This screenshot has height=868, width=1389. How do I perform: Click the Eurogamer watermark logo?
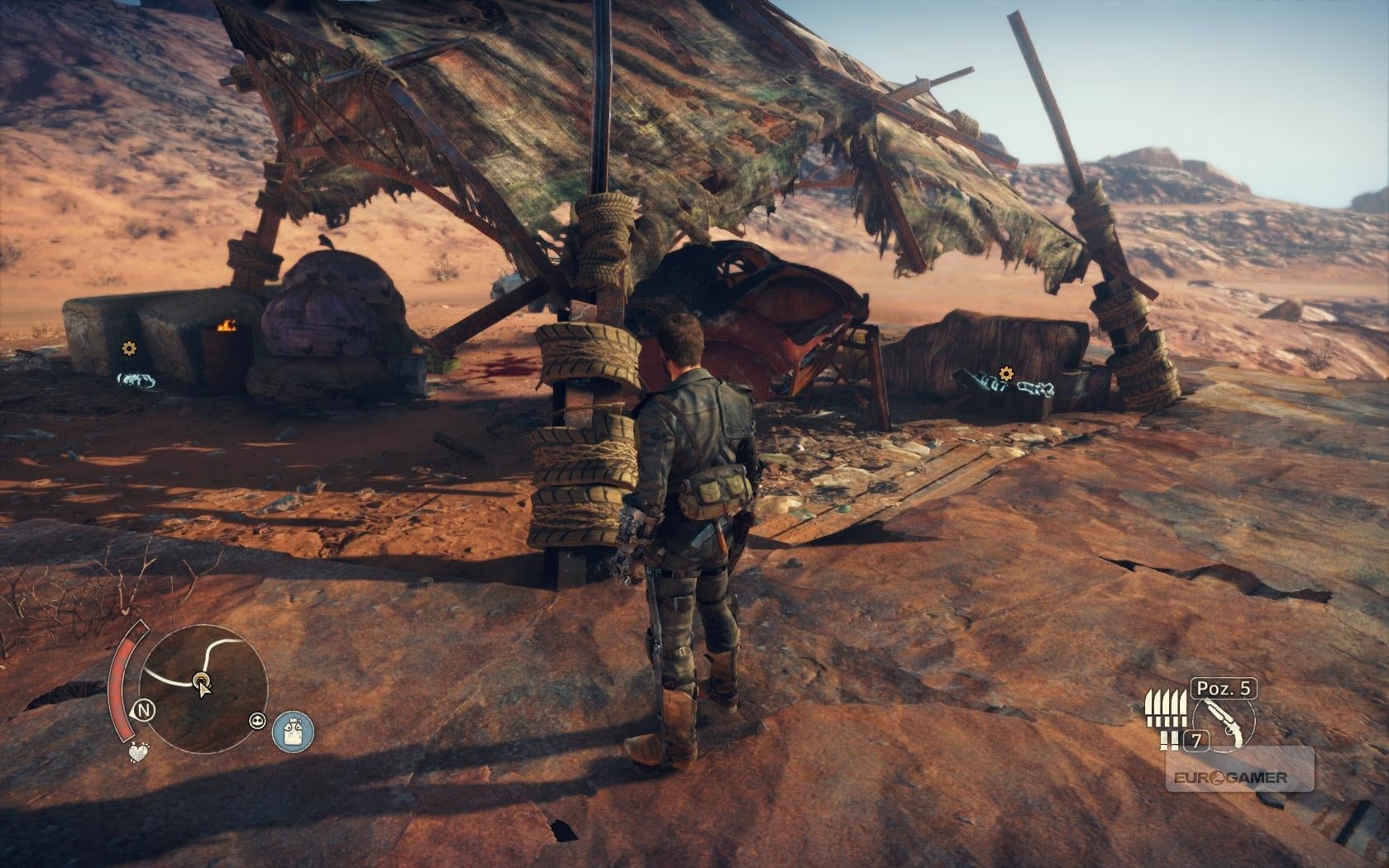(1240, 777)
